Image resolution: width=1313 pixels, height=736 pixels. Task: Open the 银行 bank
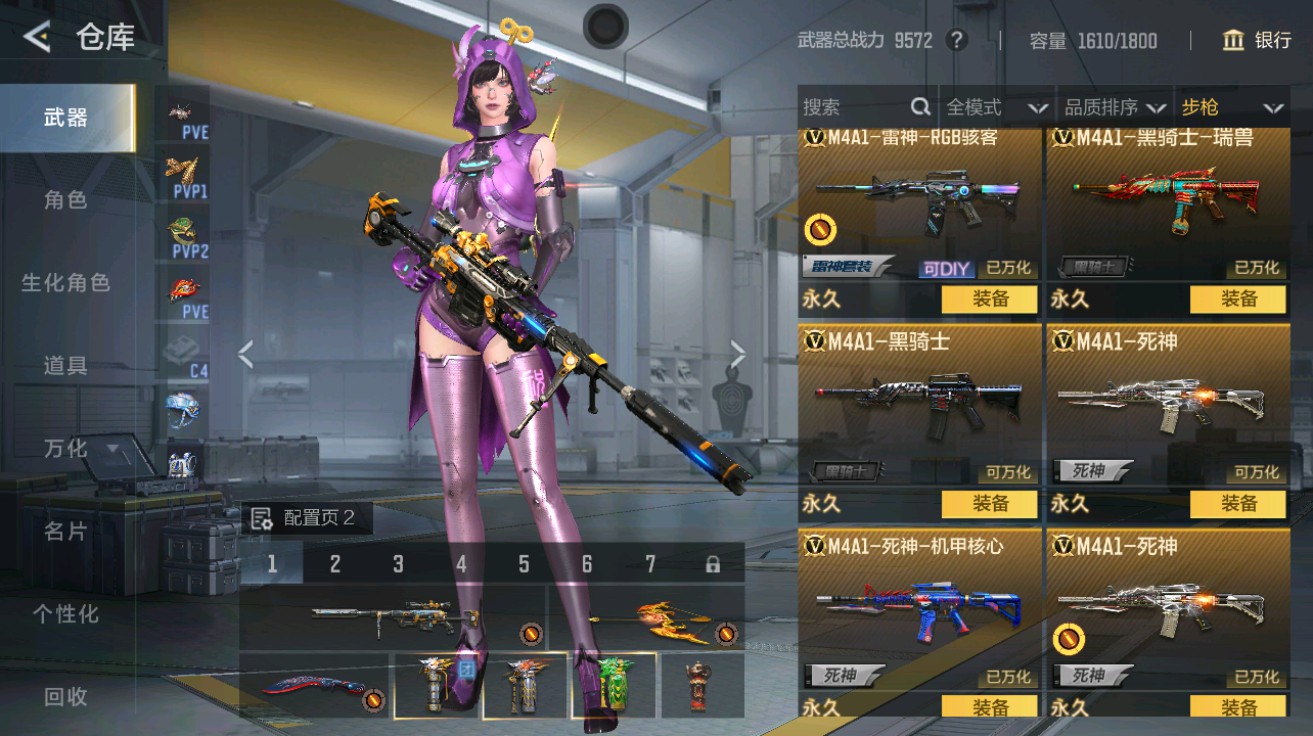point(1257,40)
